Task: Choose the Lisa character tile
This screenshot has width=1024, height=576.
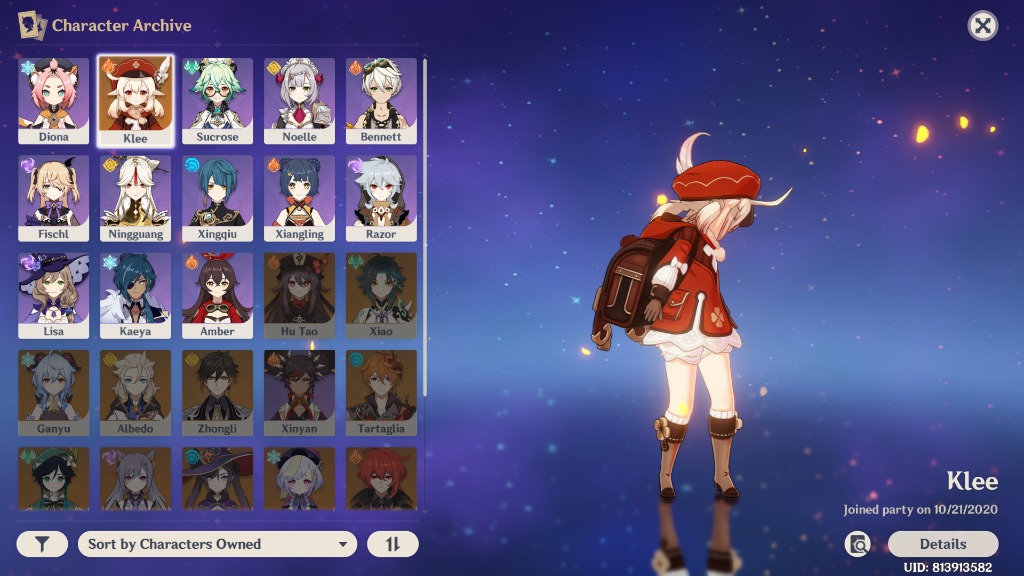Action: click(54, 294)
